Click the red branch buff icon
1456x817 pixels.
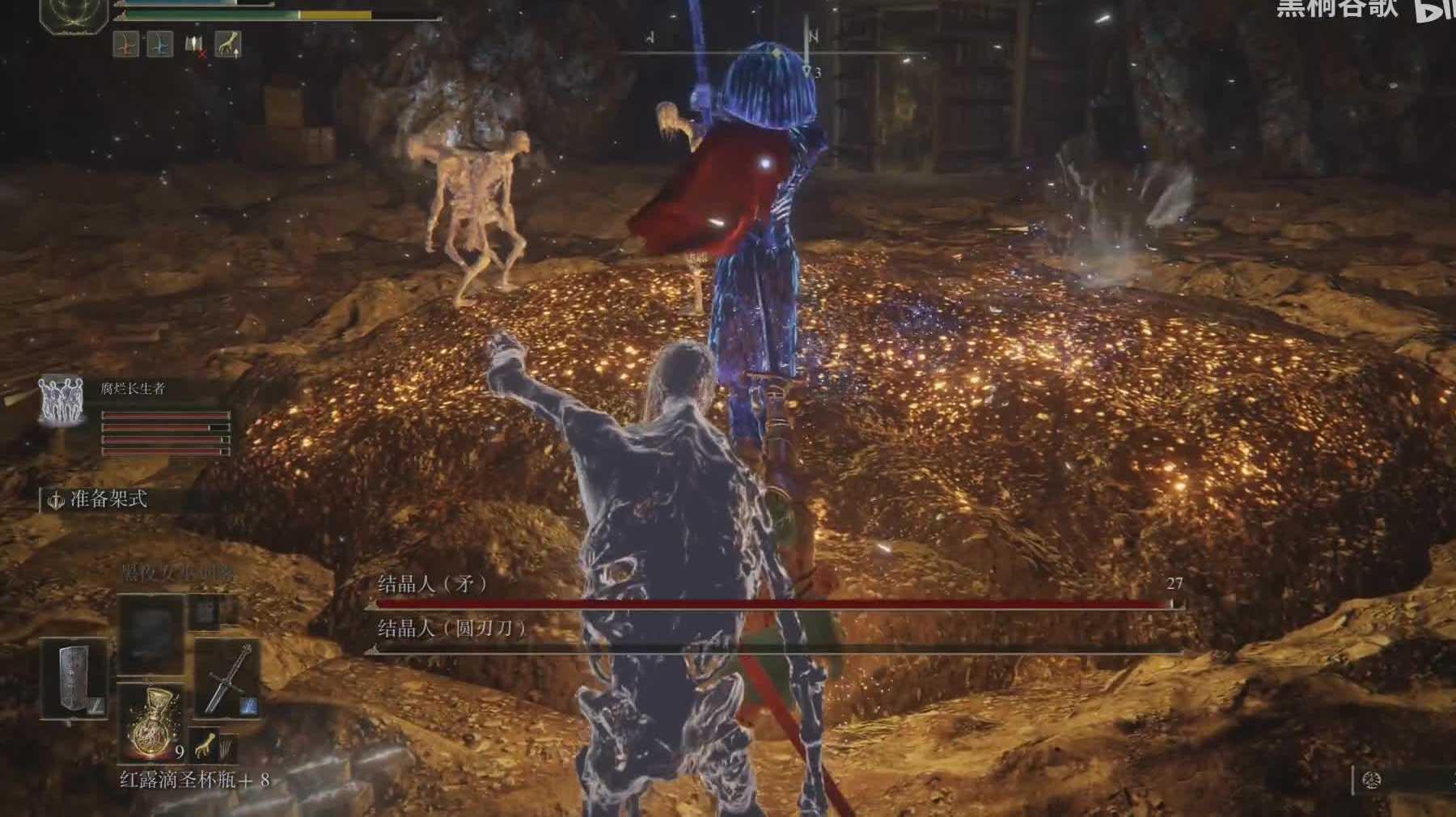(125, 44)
